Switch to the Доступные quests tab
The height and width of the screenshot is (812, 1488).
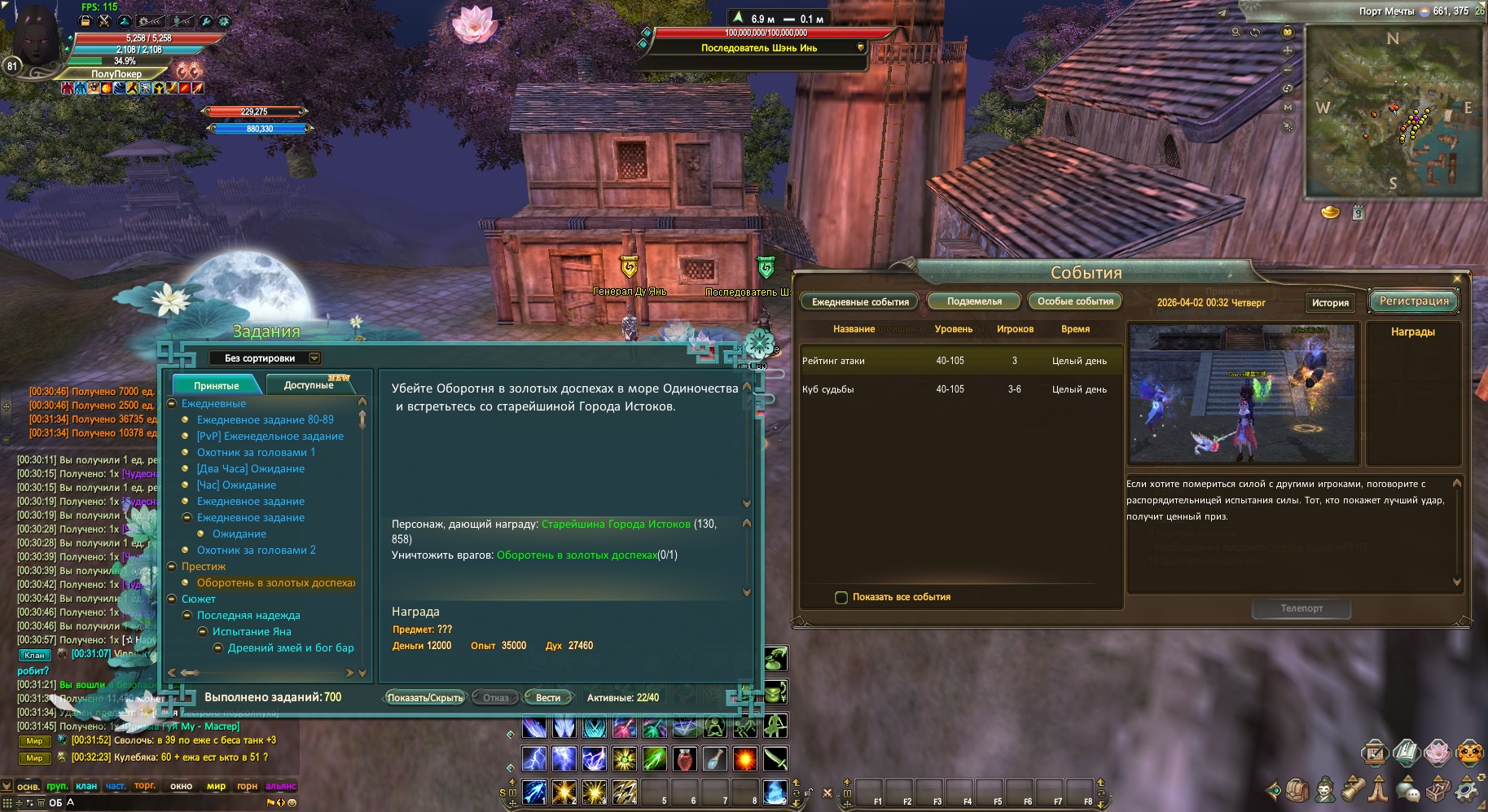pos(309,385)
